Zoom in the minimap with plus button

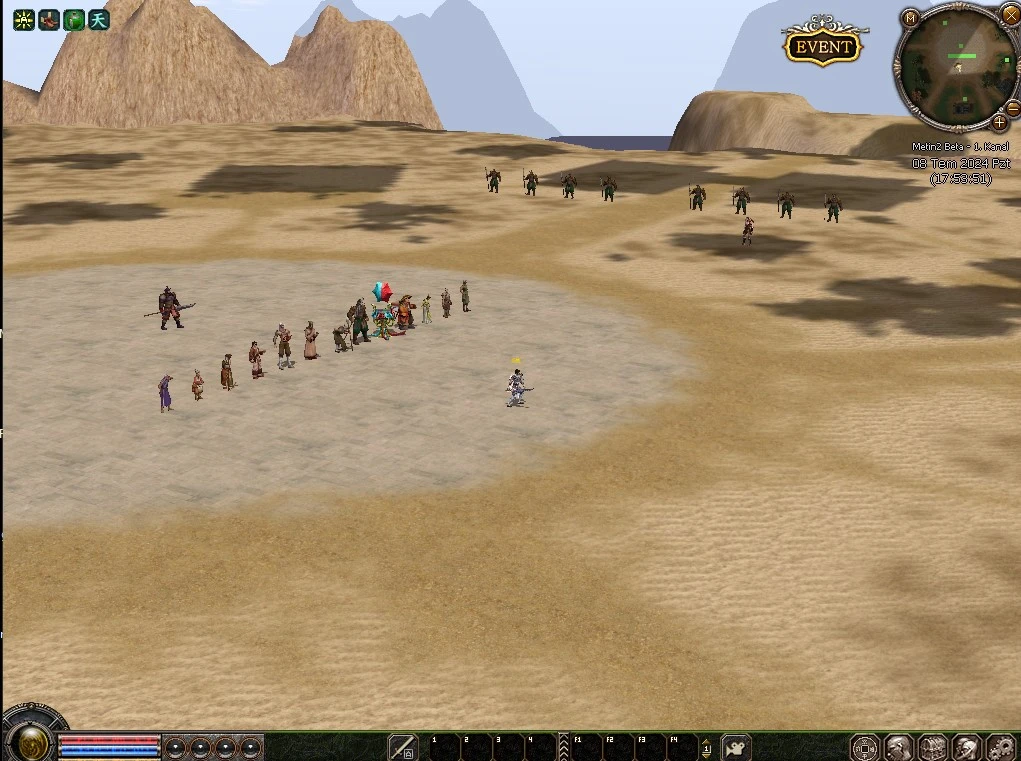(x=999, y=123)
